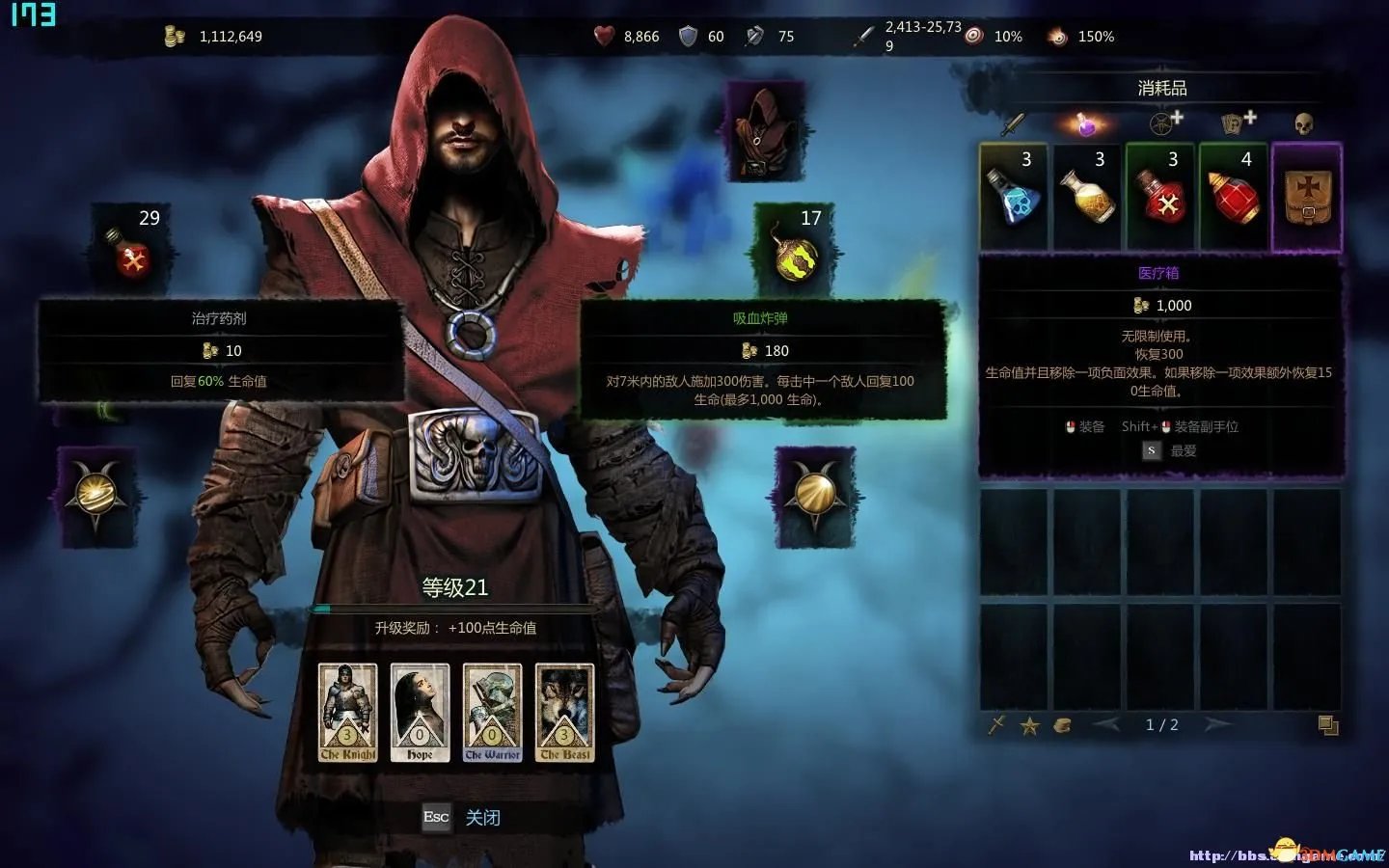Pick the red crossbones potion in inventory
Viewport: 1389px width, 868px height.
(1161, 197)
